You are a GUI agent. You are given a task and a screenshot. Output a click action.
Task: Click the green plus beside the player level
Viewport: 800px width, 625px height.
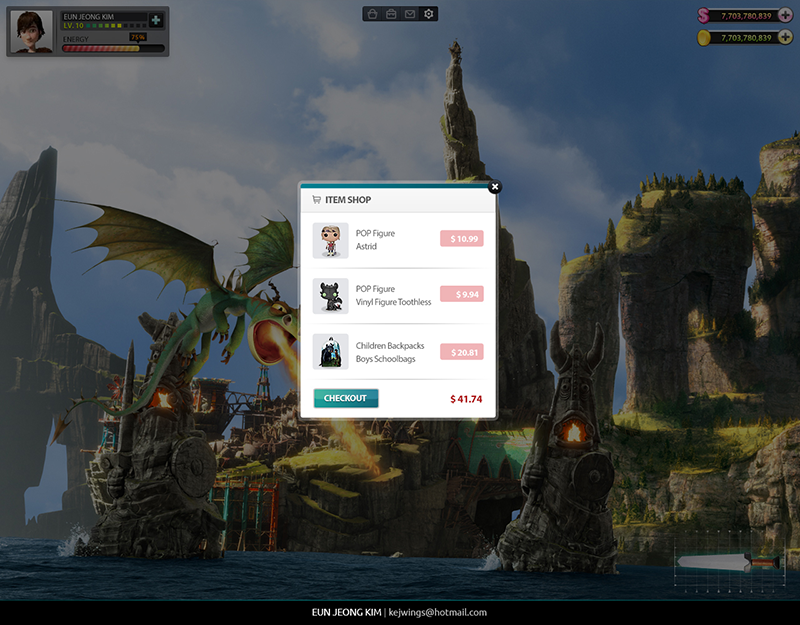tap(156, 21)
